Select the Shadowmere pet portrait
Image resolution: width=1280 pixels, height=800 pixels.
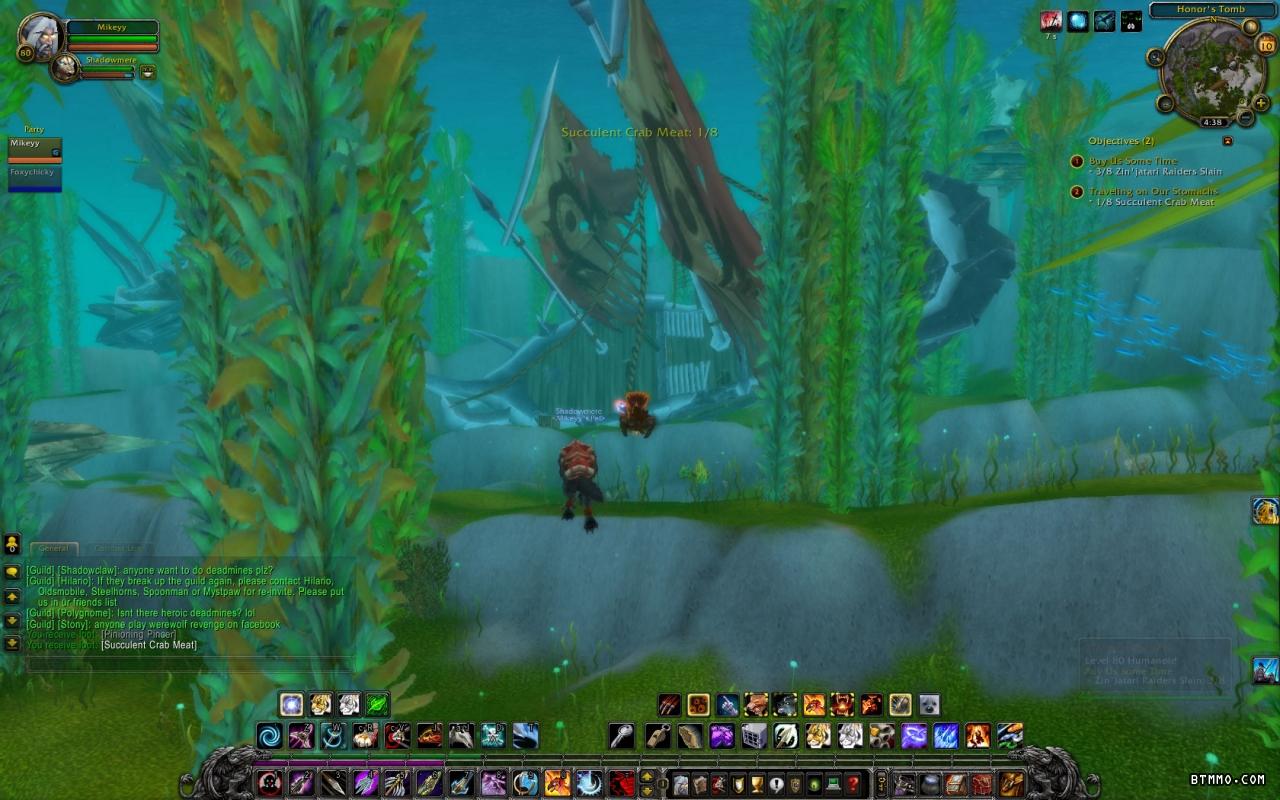pos(65,68)
